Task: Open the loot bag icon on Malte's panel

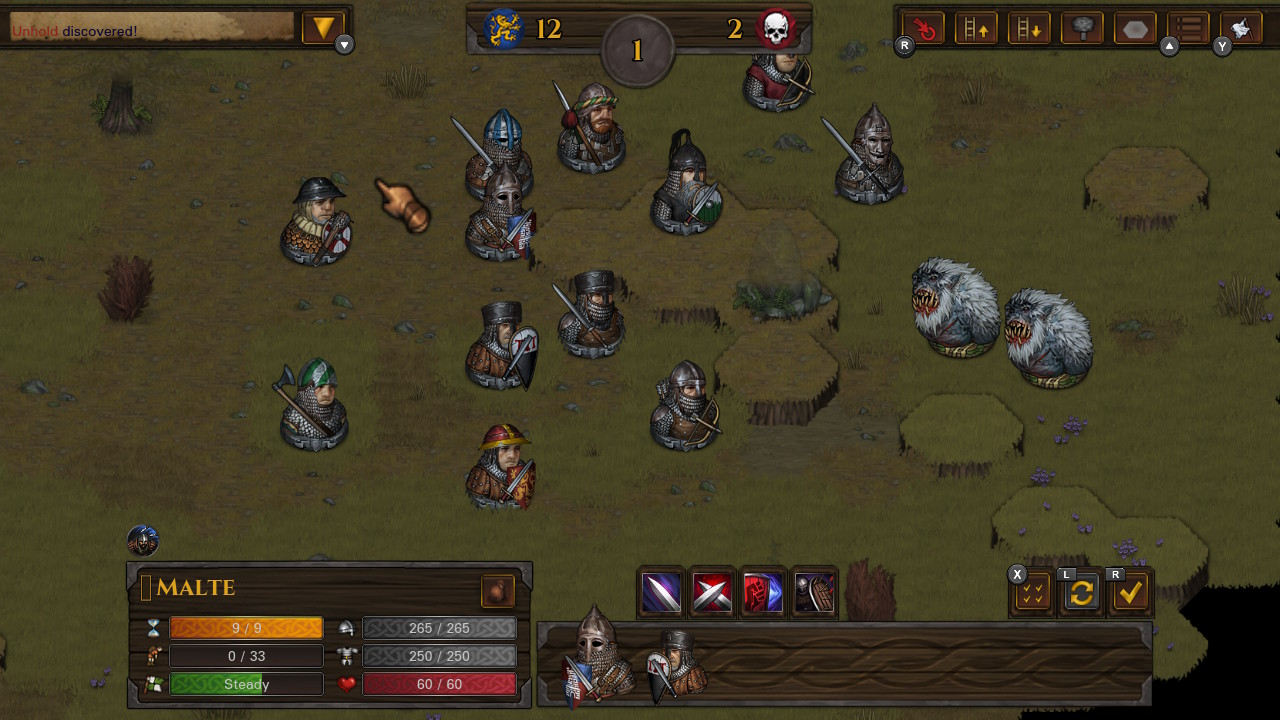Action: click(x=497, y=591)
